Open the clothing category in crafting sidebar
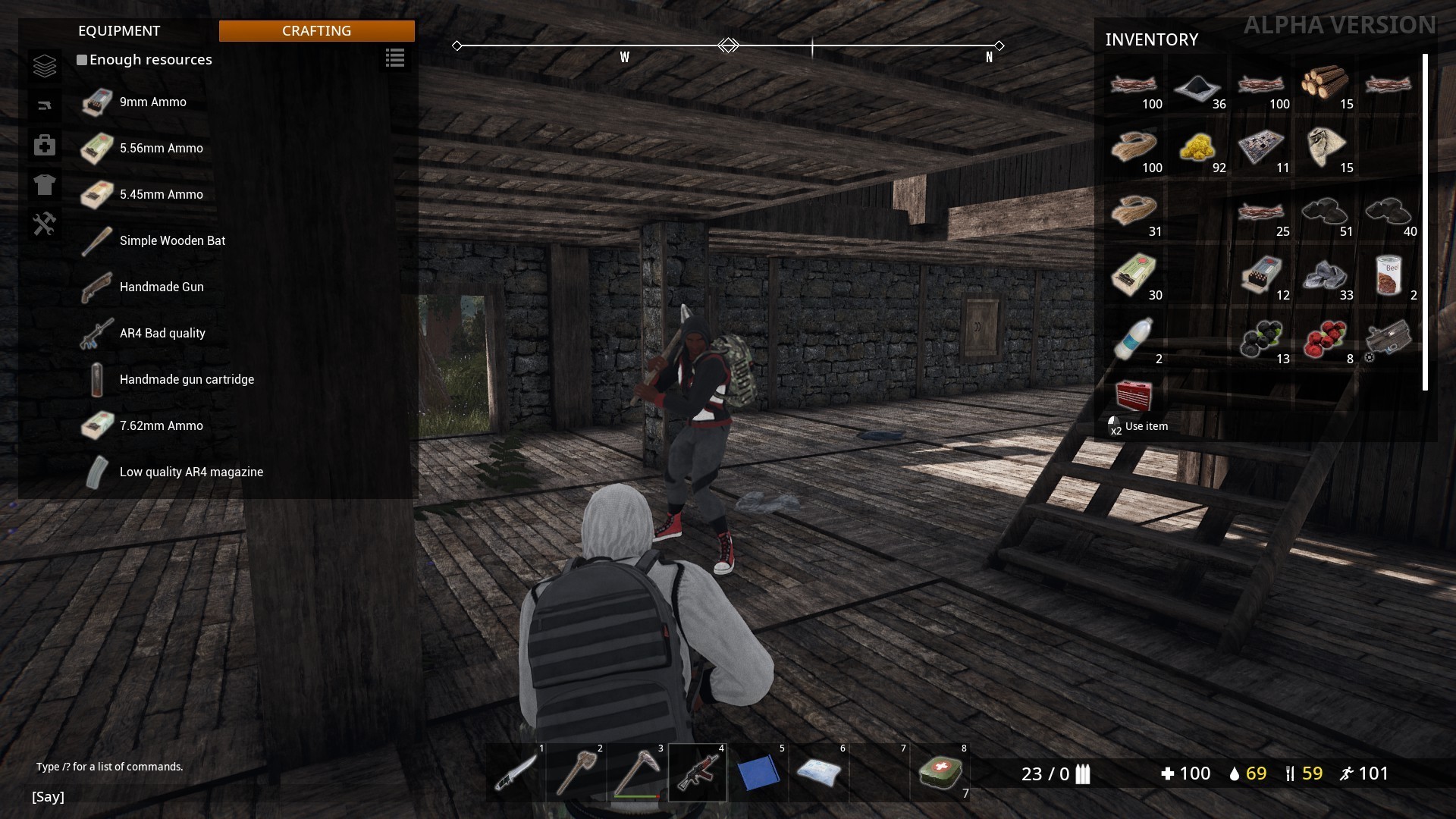 click(45, 184)
